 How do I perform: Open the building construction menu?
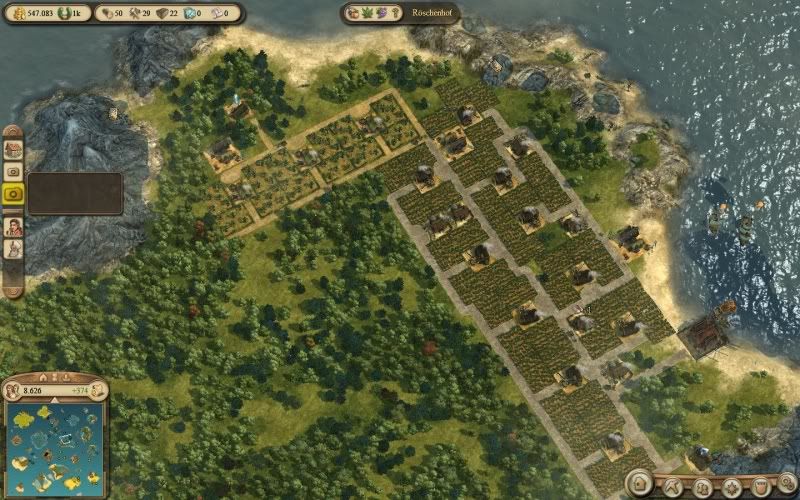click(x=641, y=485)
